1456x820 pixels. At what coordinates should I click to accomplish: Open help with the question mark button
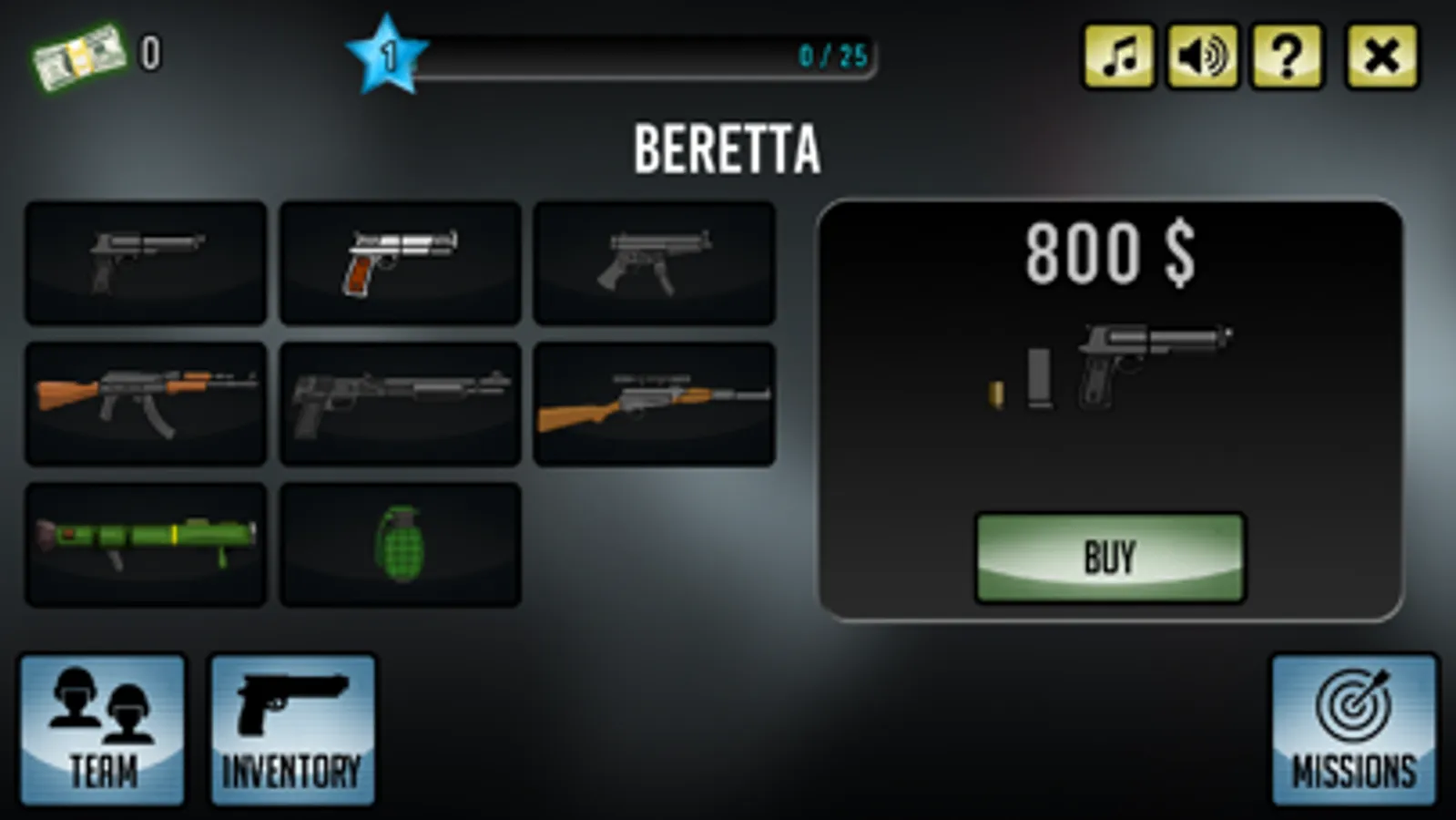click(1287, 56)
